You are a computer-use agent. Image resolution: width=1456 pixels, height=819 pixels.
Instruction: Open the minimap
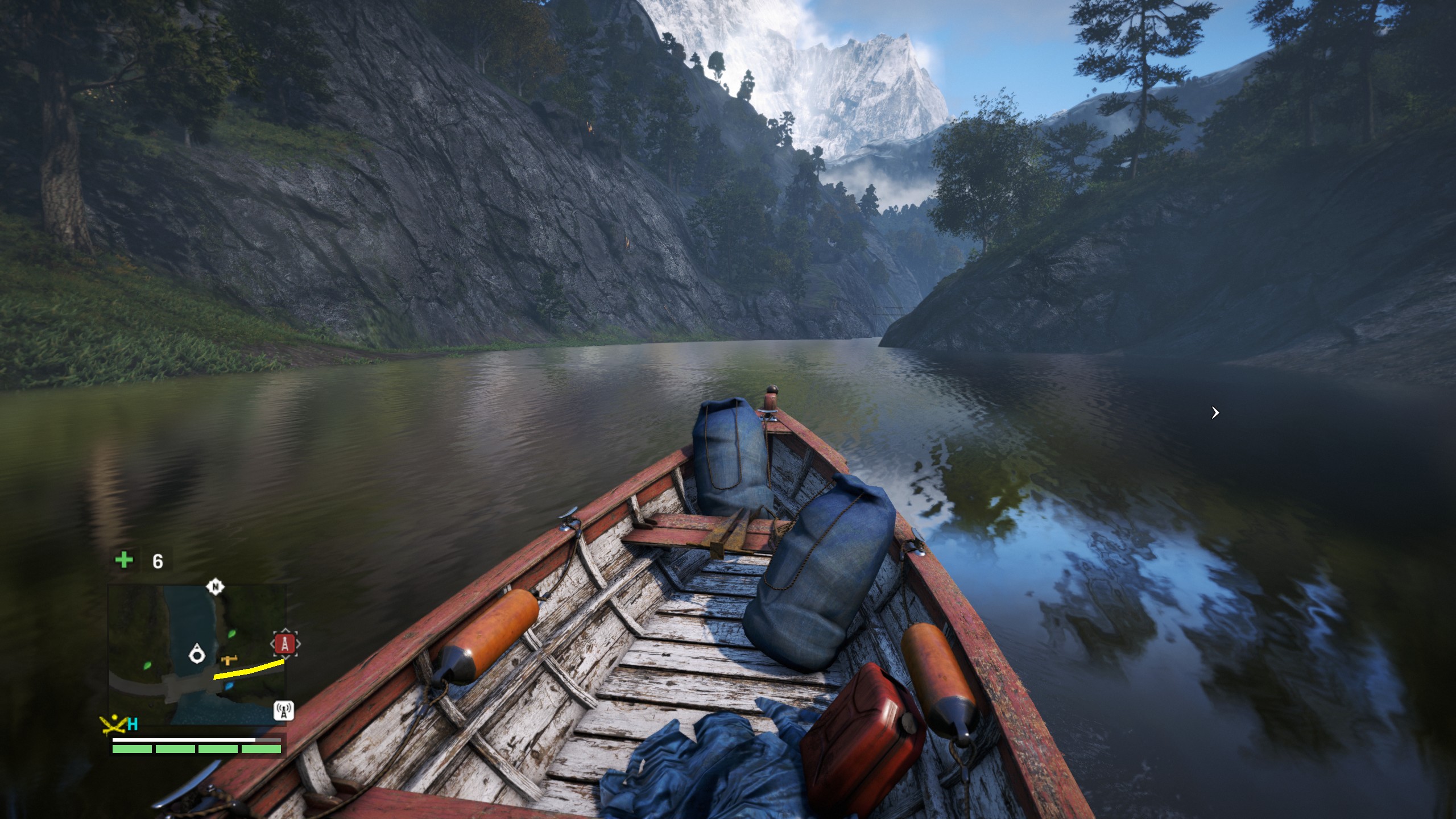tap(197, 654)
